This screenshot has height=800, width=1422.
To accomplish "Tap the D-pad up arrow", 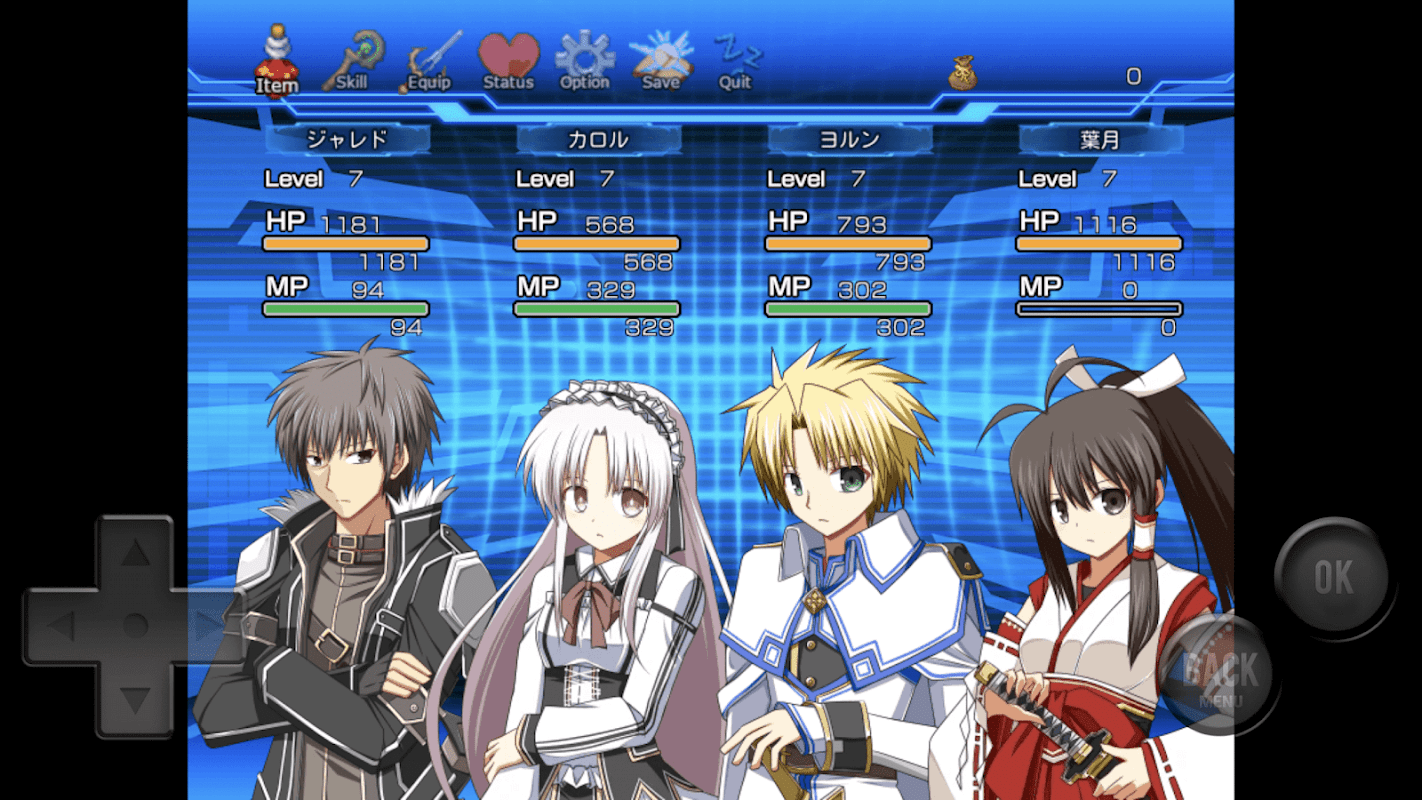I will tap(135, 553).
